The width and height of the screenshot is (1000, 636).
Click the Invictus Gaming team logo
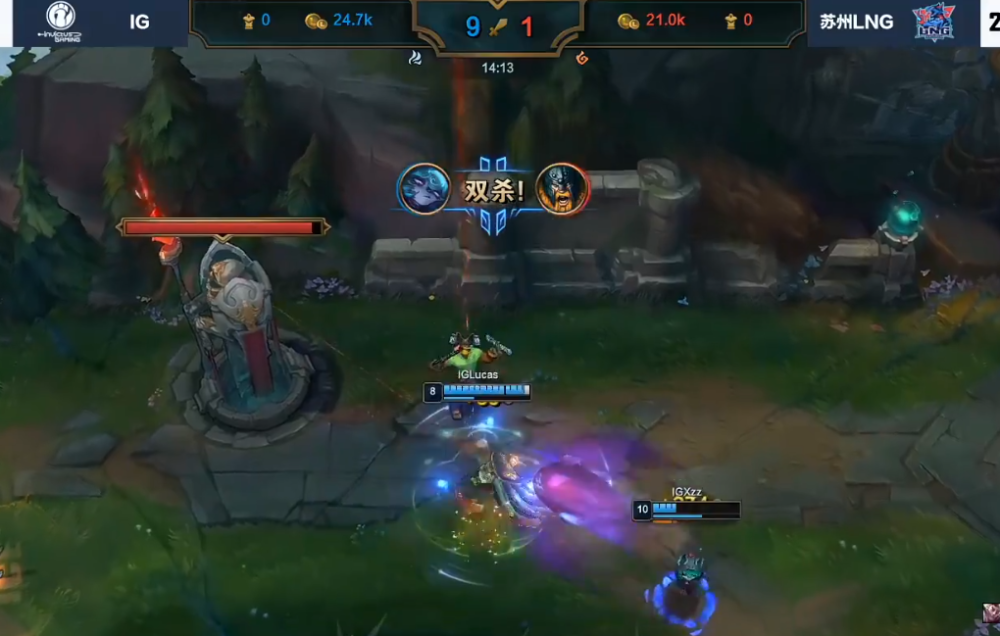[60, 21]
